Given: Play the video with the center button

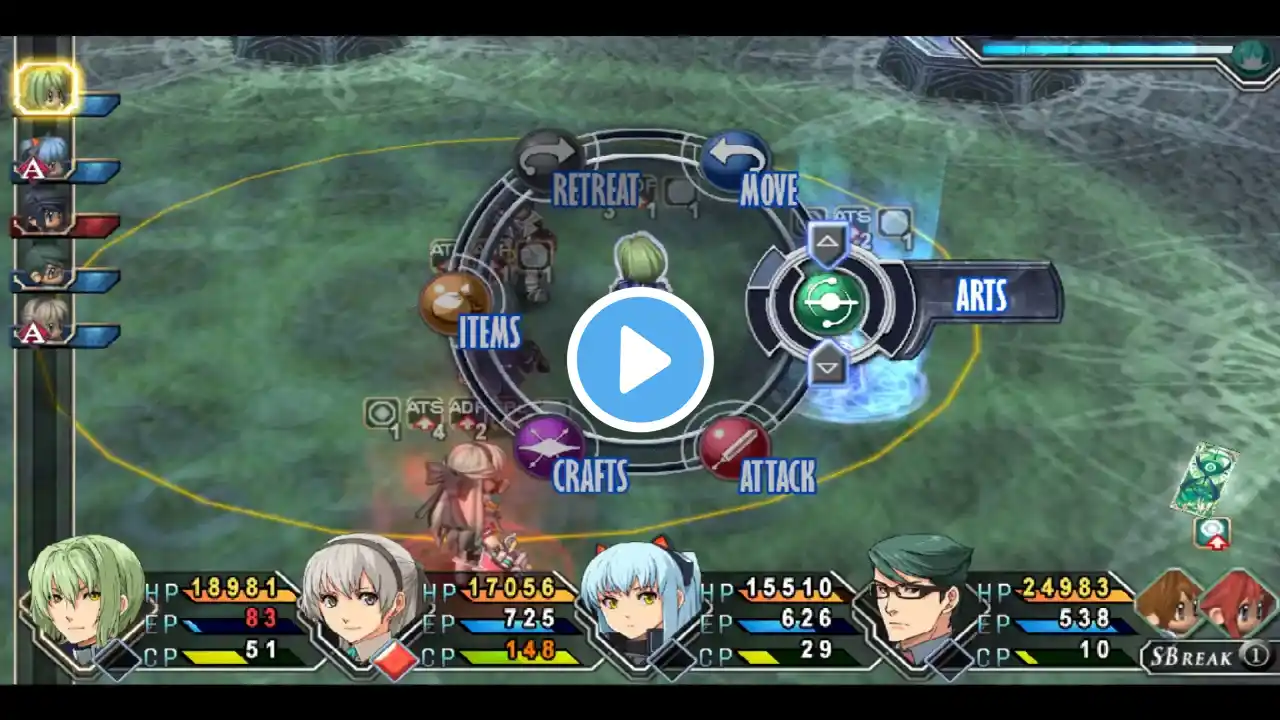Looking at the screenshot, I should coord(640,359).
